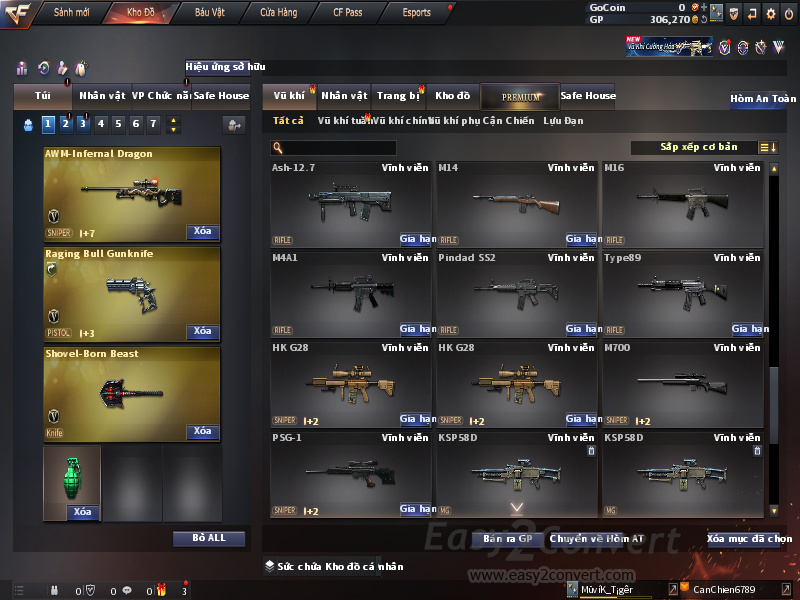The image size is (800, 600).
Task: Click Xóa mục đã chọn button
Action: click(749, 539)
